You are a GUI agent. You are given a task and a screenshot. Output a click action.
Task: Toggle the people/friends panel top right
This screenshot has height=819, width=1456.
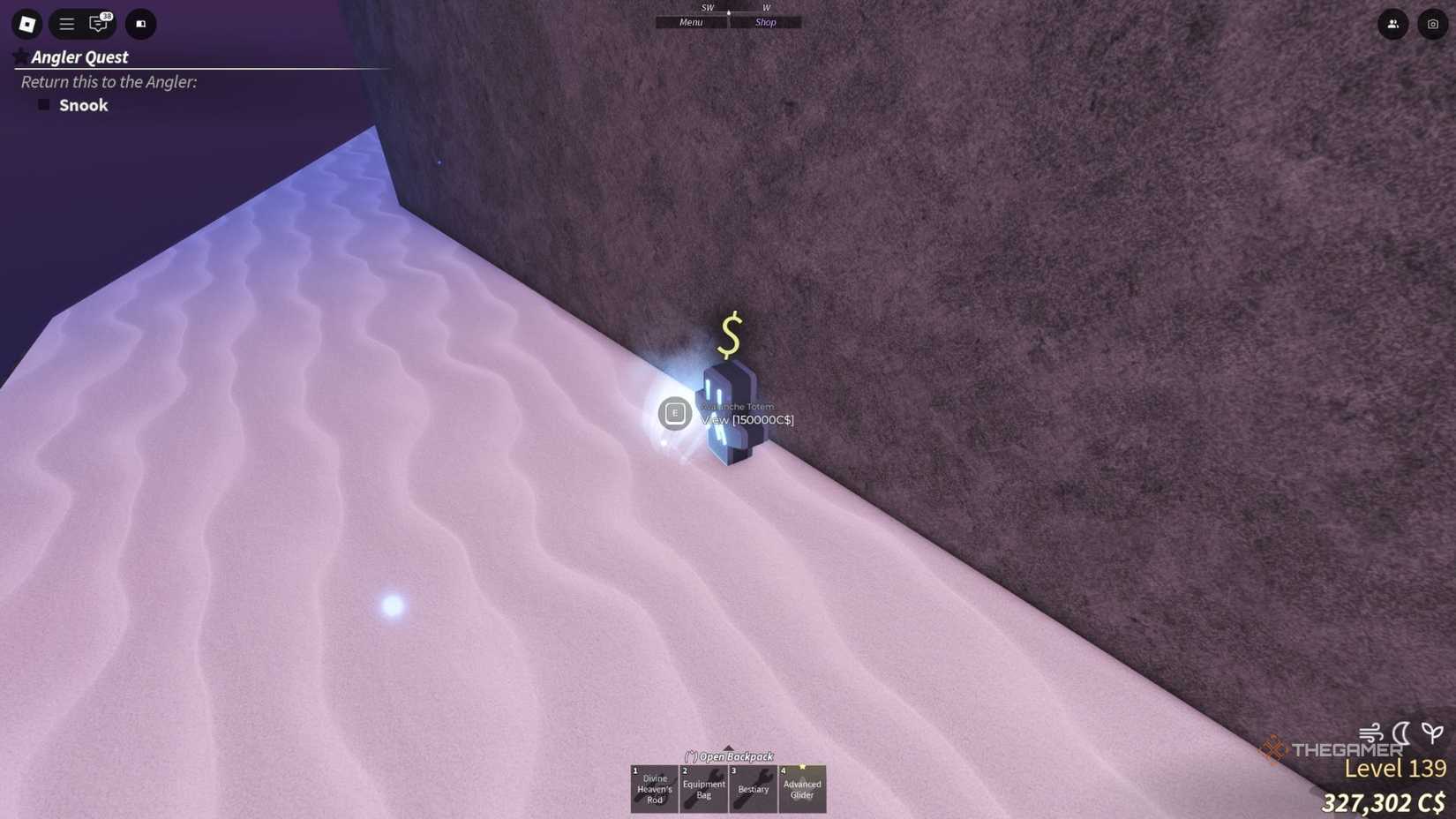point(1392,24)
